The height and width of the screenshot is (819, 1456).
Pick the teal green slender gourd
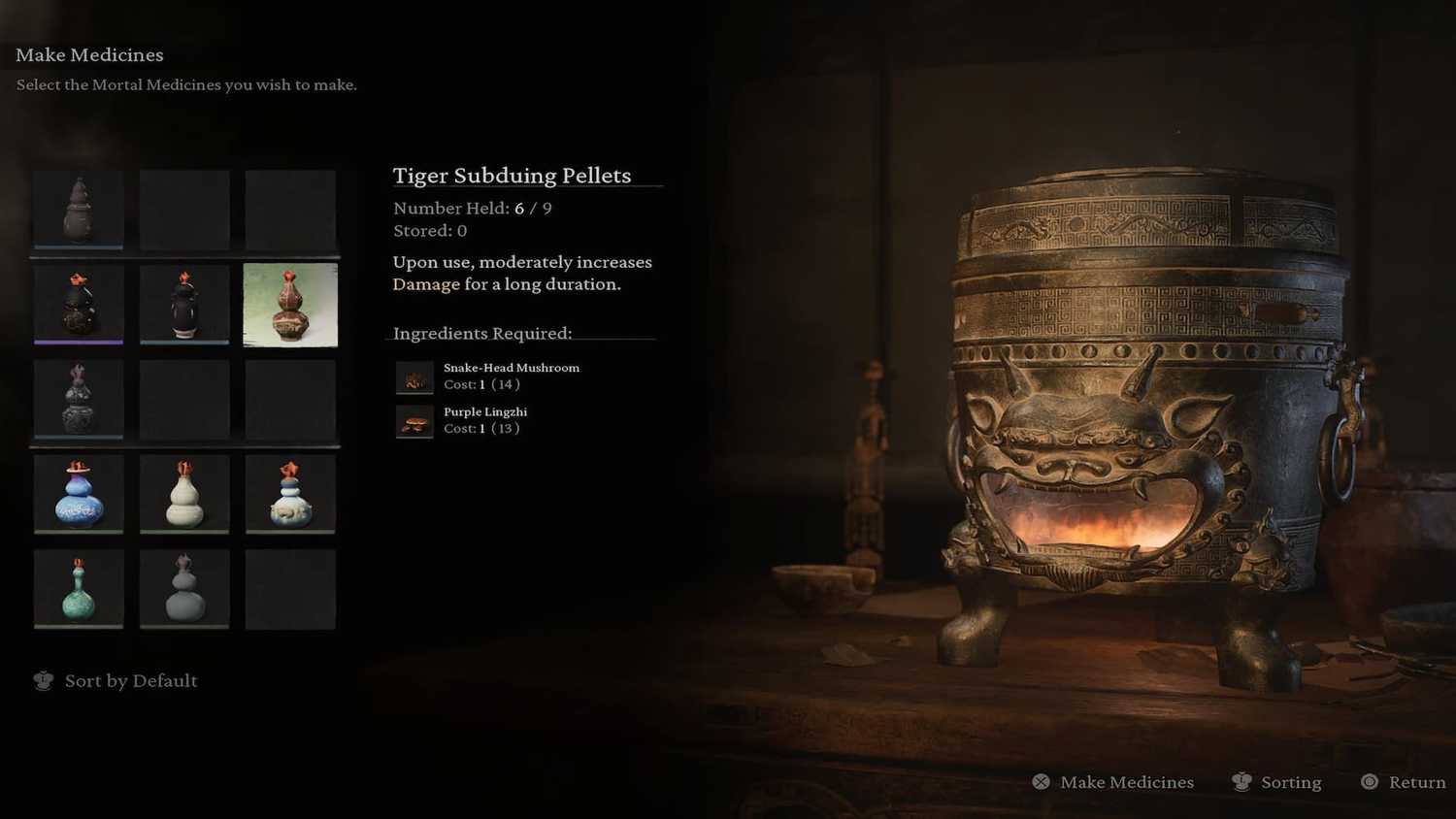click(x=79, y=589)
